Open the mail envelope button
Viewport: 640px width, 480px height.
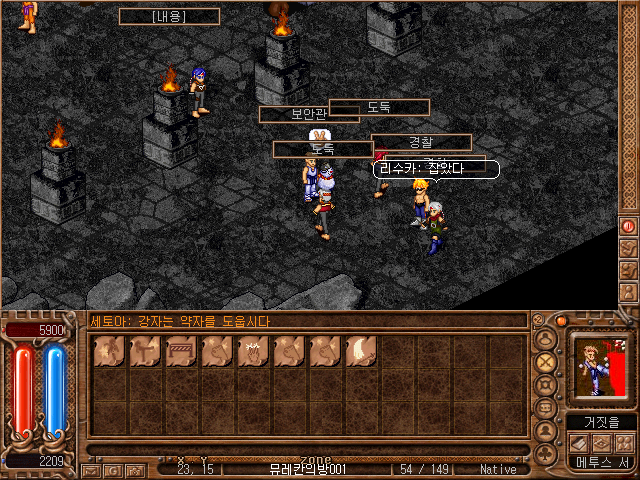pos(91,469)
